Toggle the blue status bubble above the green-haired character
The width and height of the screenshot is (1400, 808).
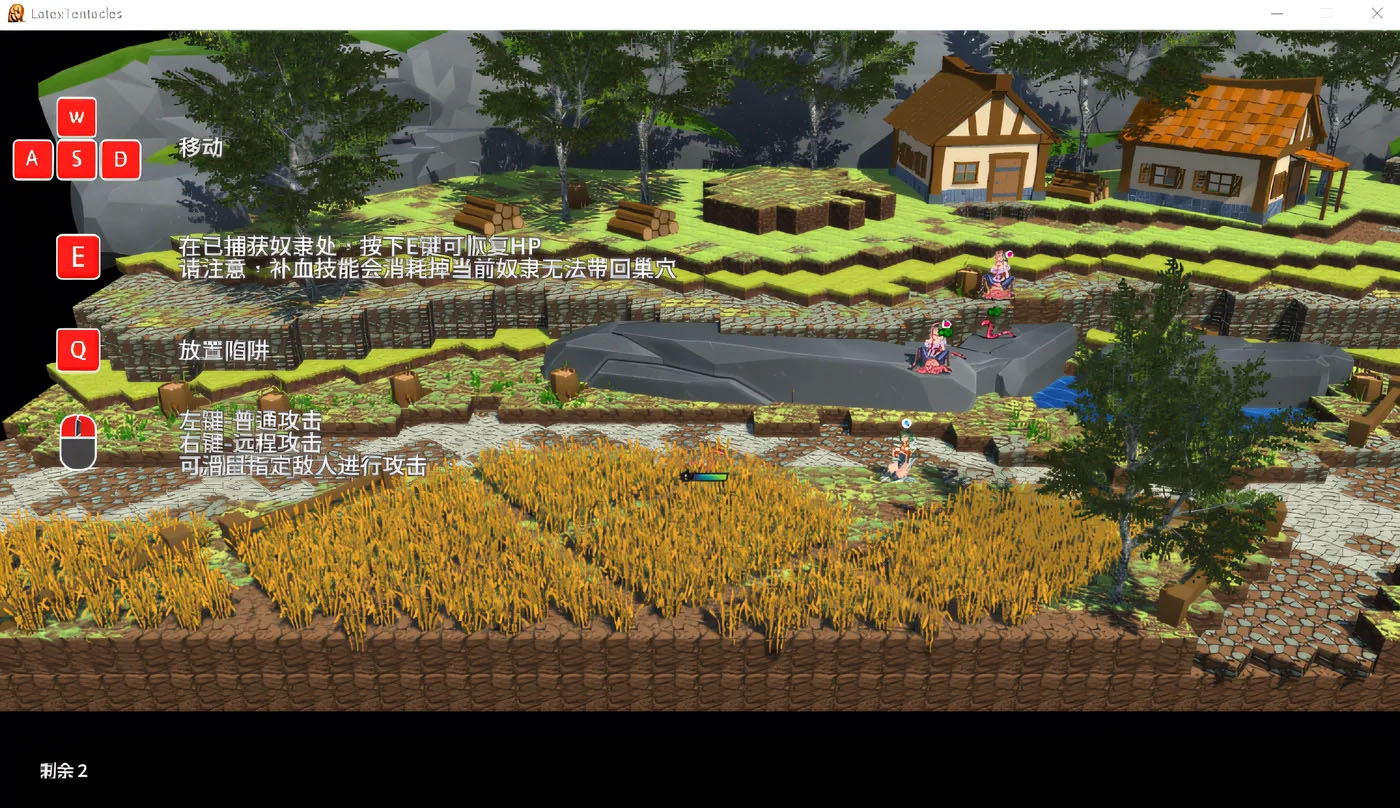906,423
